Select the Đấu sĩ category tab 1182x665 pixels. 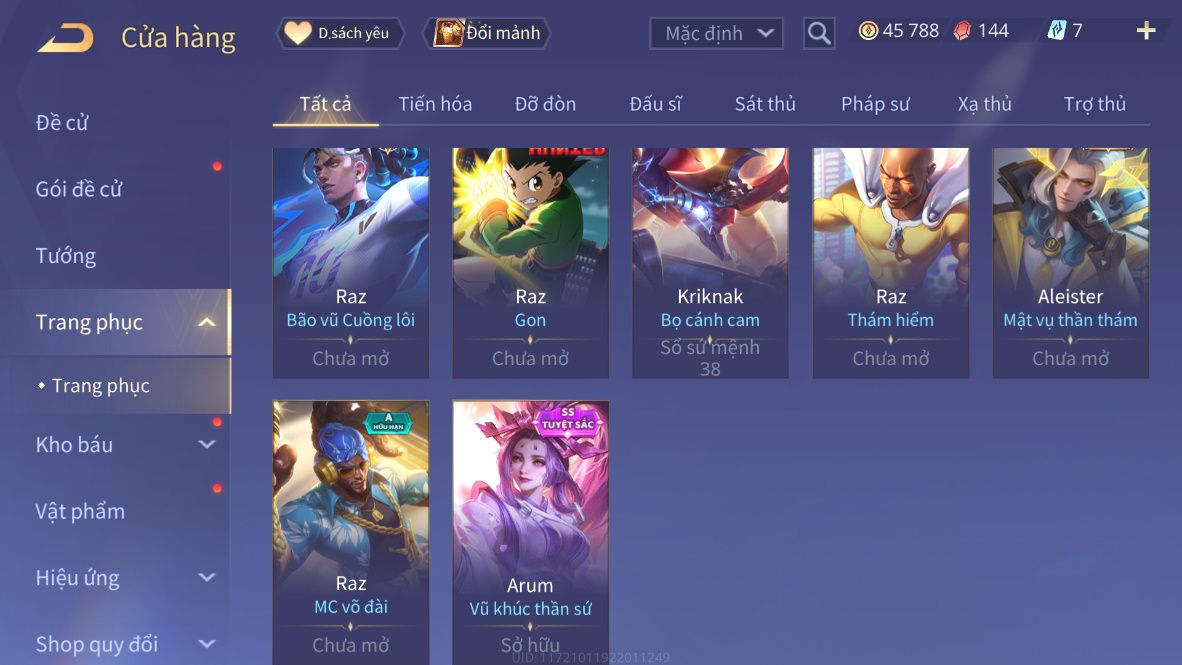pos(655,104)
